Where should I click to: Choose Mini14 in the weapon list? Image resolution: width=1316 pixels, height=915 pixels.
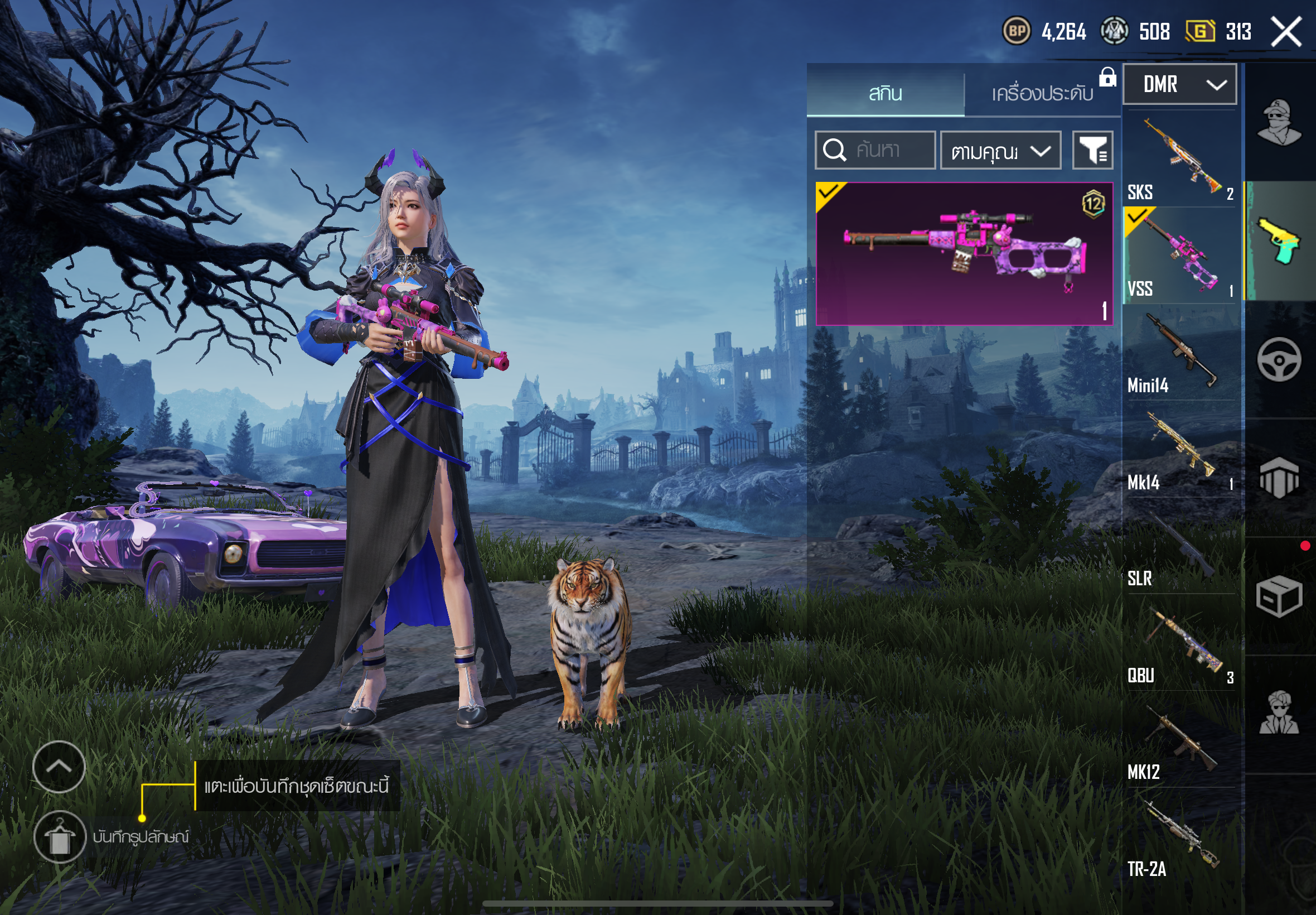point(1179,353)
